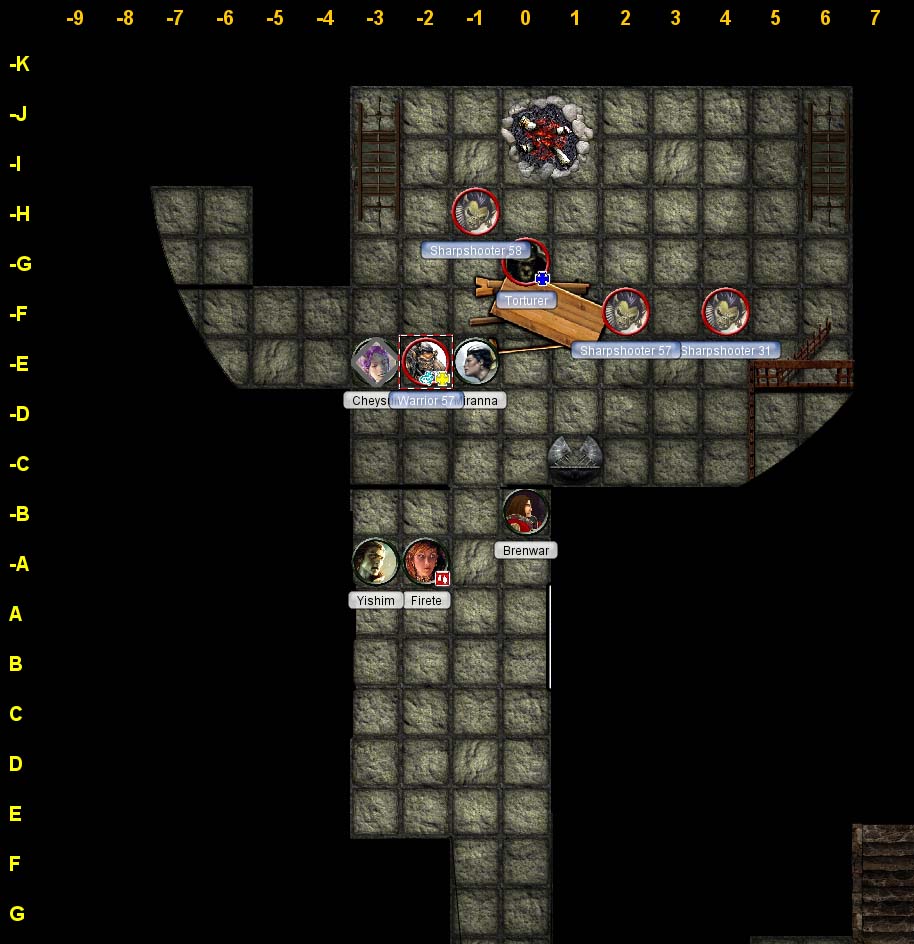Click the Sharpshooter 31 enemy token
This screenshot has width=914, height=944.
pos(726,312)
